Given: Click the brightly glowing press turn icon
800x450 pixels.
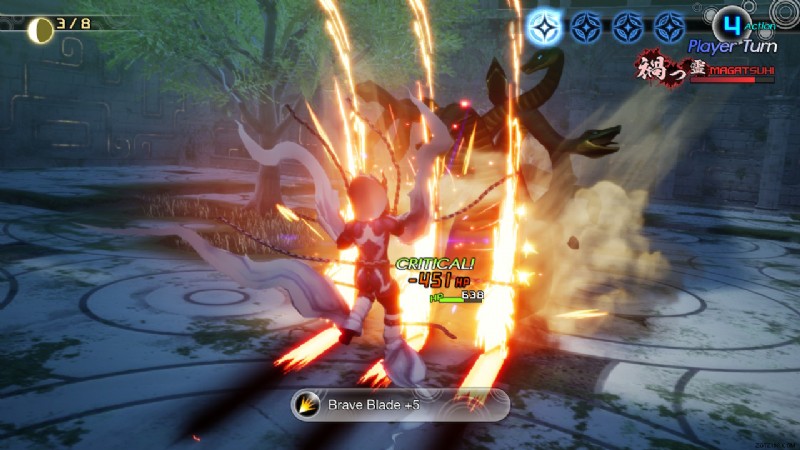Looking at the screenshot, I should click(x=545, y=26).
